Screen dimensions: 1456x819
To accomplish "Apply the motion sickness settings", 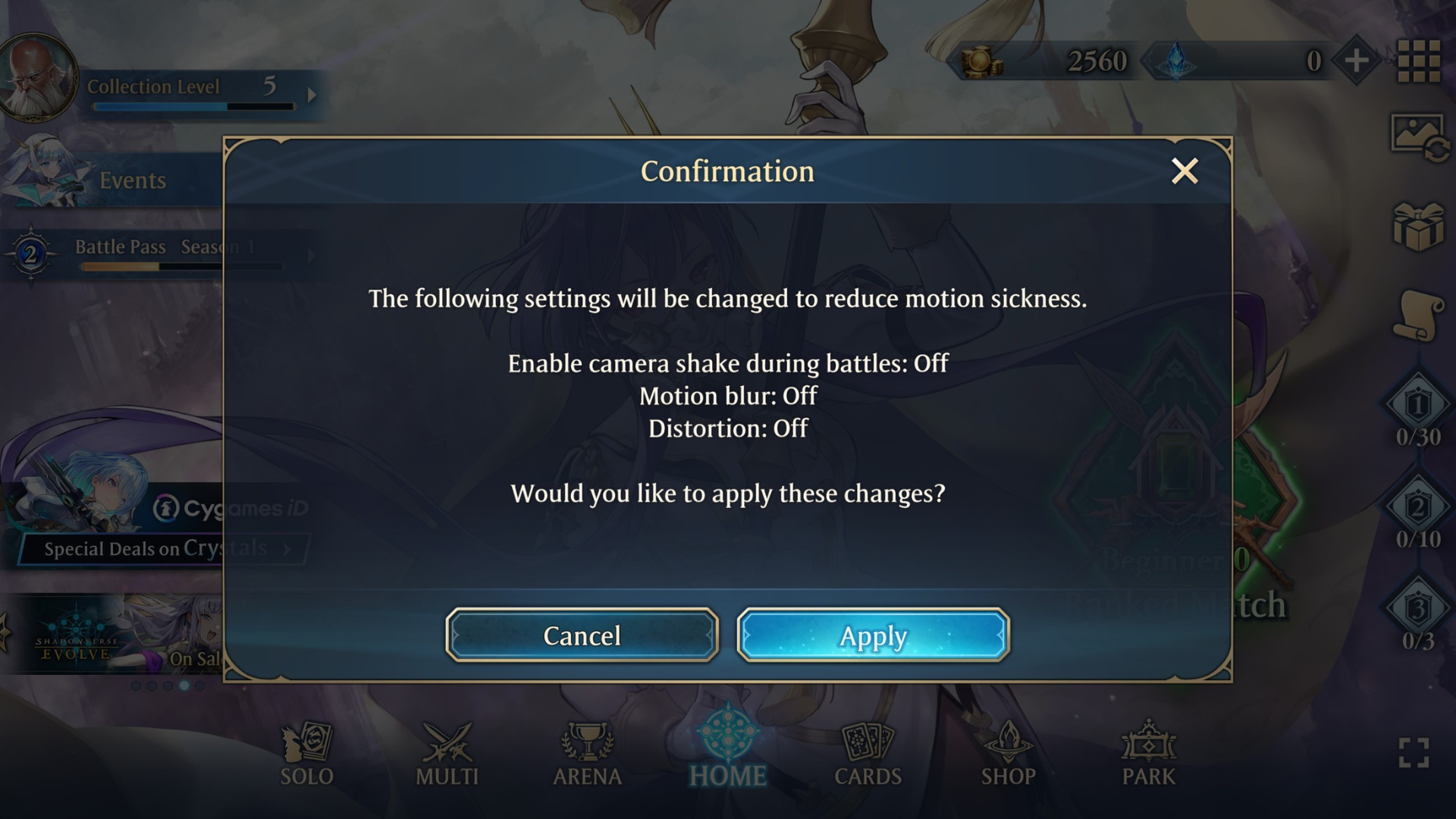I will coord(872,636).
